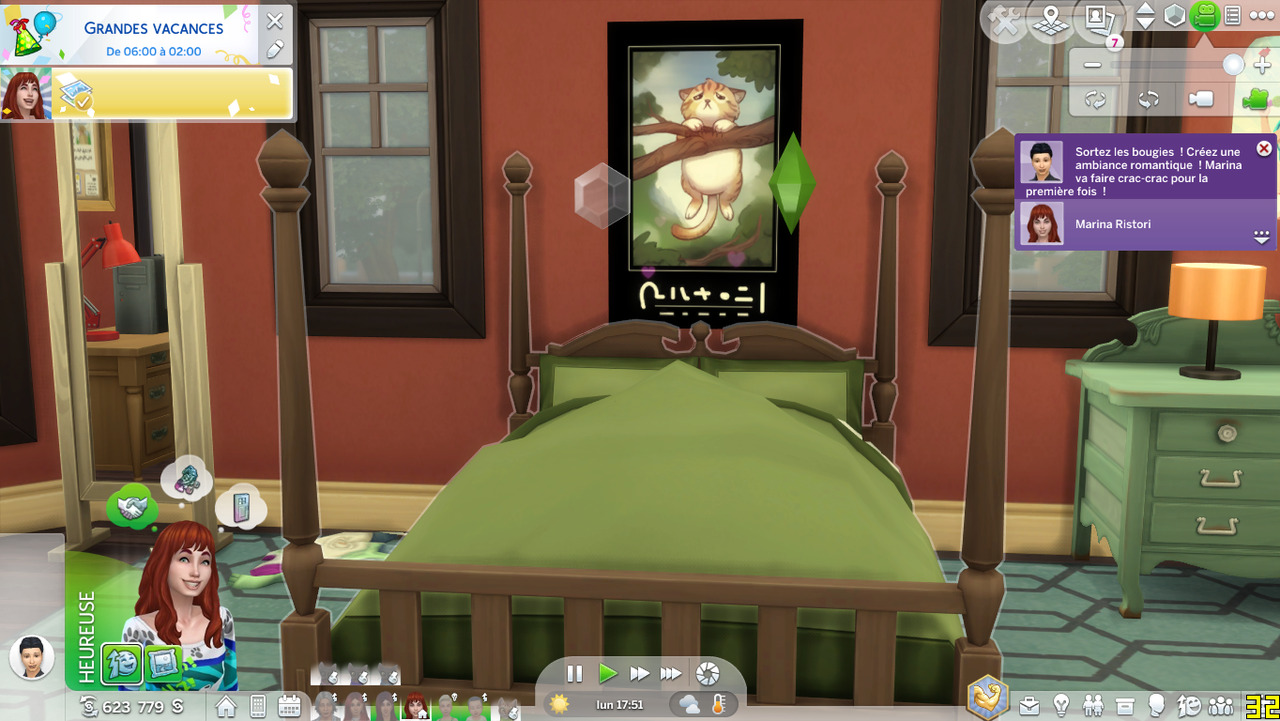
Task: Expand the notification wall arrow
Action: (x=1261, y=237)
